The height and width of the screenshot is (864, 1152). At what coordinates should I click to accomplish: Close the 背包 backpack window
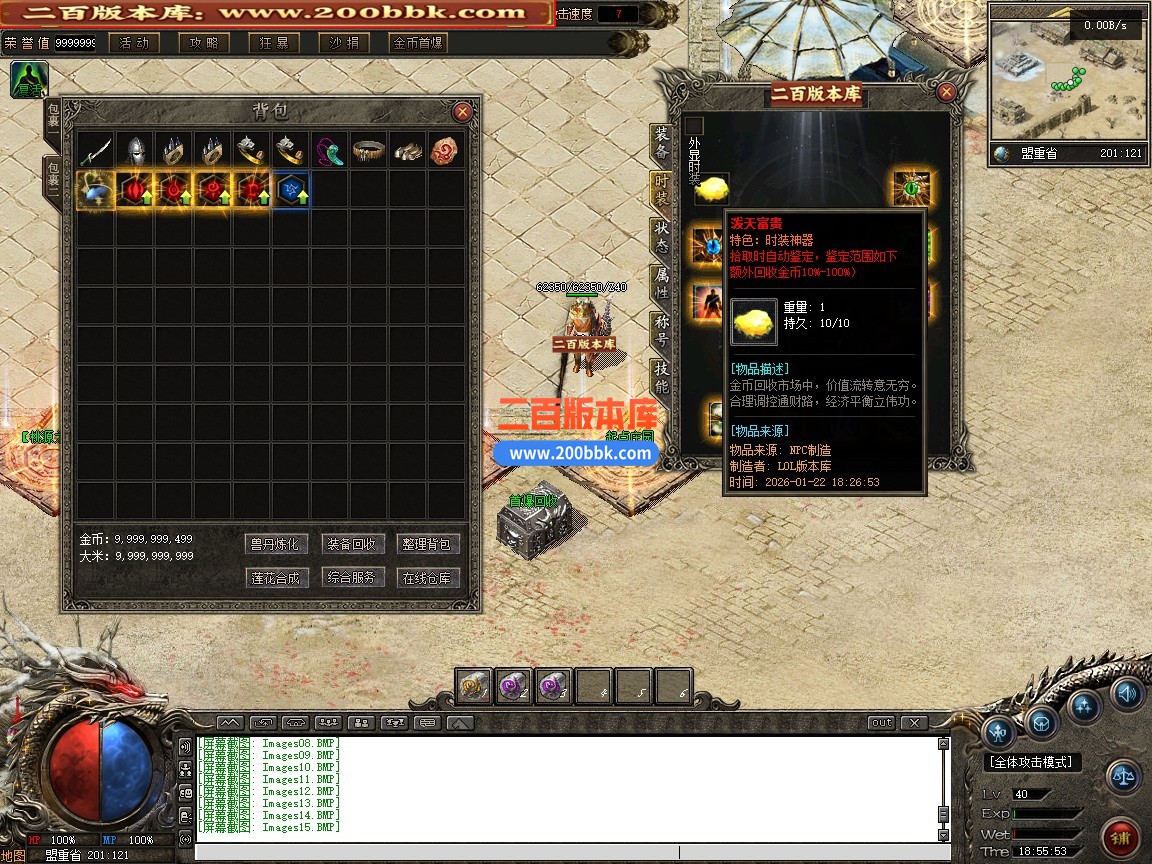pos(462,112)
